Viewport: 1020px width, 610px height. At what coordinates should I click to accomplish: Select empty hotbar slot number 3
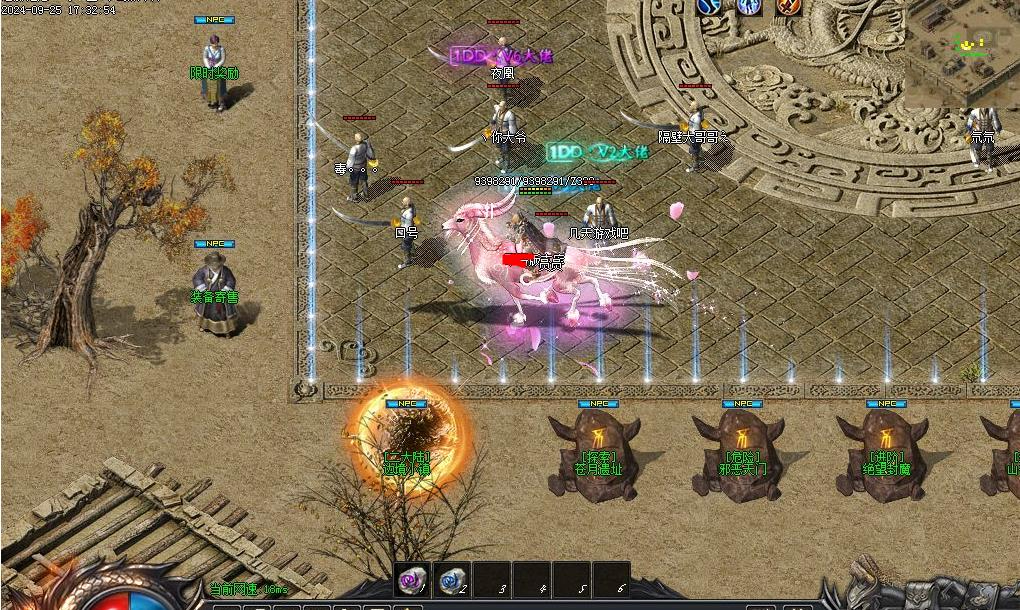coord(492,580)
